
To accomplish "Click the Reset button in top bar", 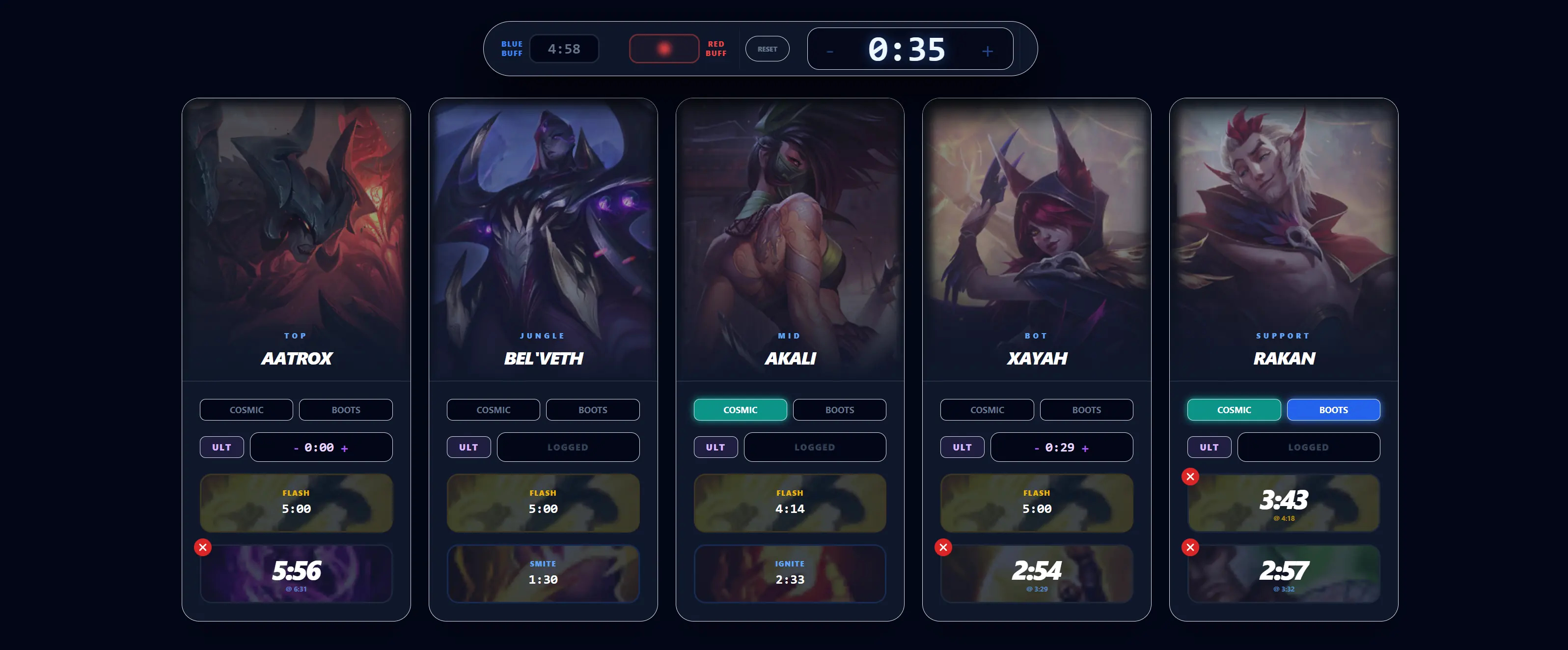I will point(767,49).
